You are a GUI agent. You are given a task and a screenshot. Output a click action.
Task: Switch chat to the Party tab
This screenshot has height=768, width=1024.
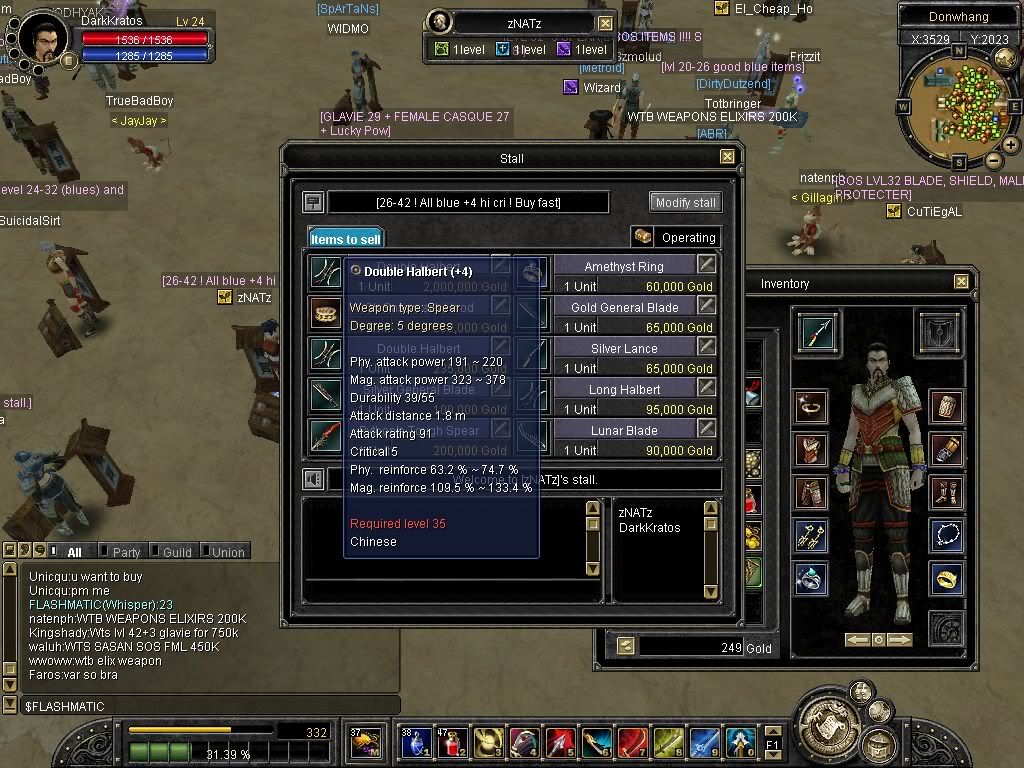[x=126, y=552]
